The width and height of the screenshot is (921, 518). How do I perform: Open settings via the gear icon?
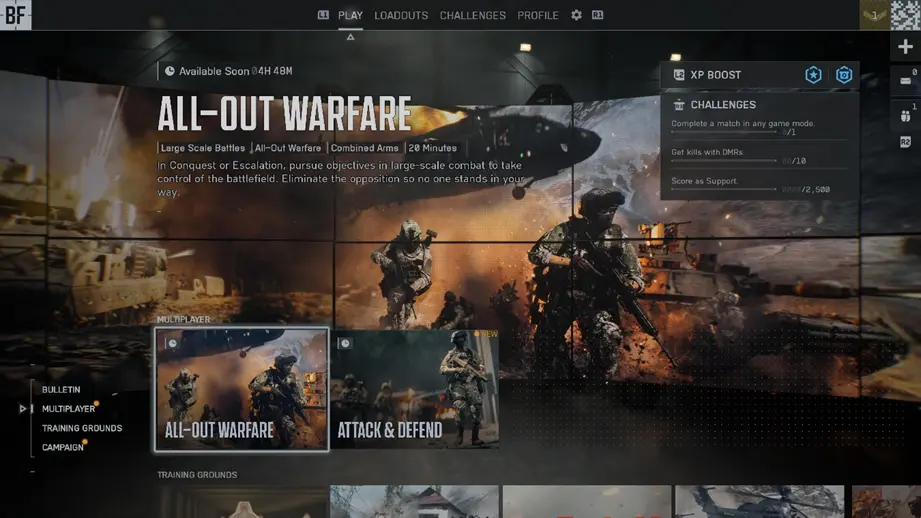click(576, 16)
